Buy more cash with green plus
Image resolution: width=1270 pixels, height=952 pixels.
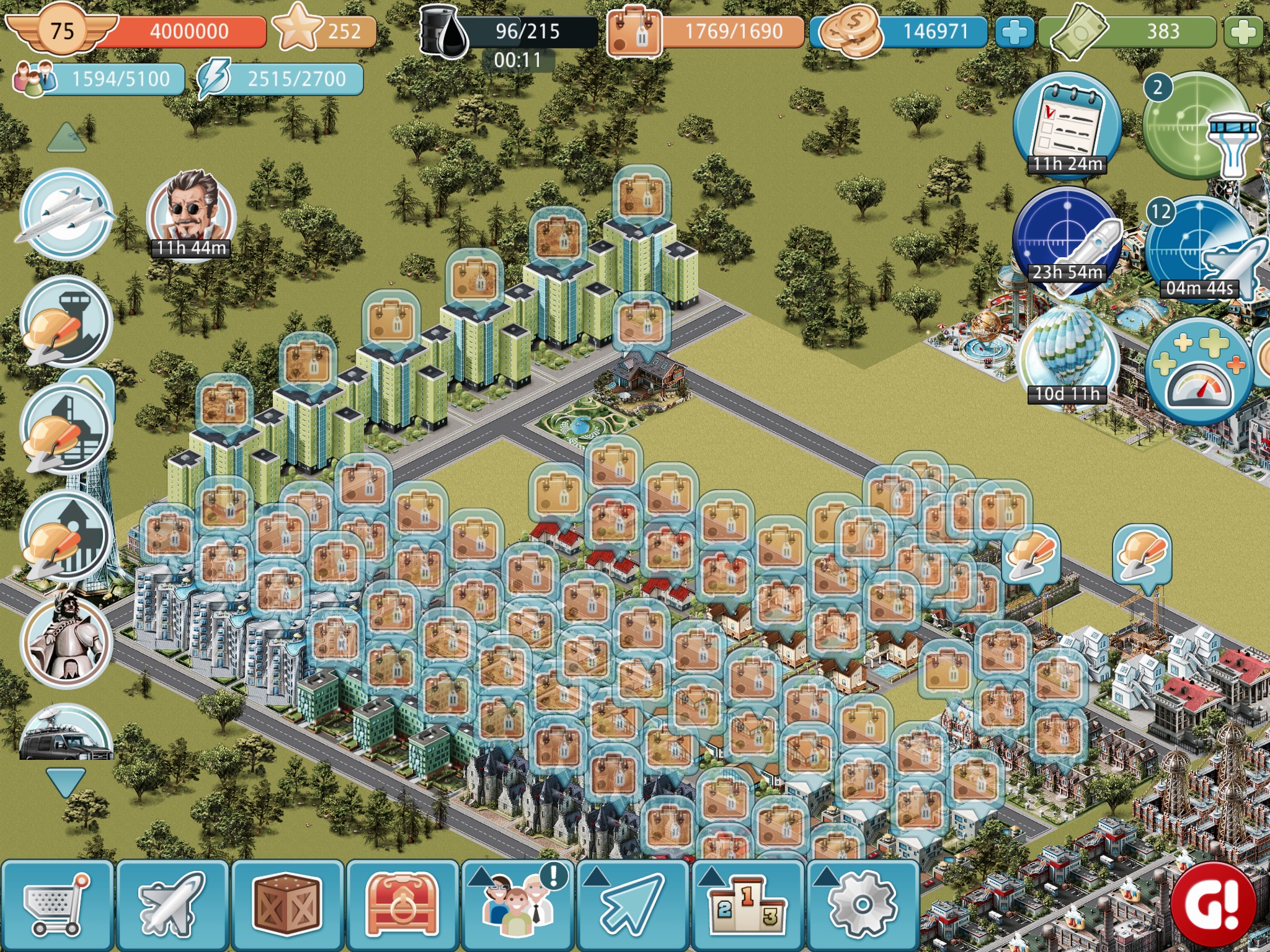1243,32
